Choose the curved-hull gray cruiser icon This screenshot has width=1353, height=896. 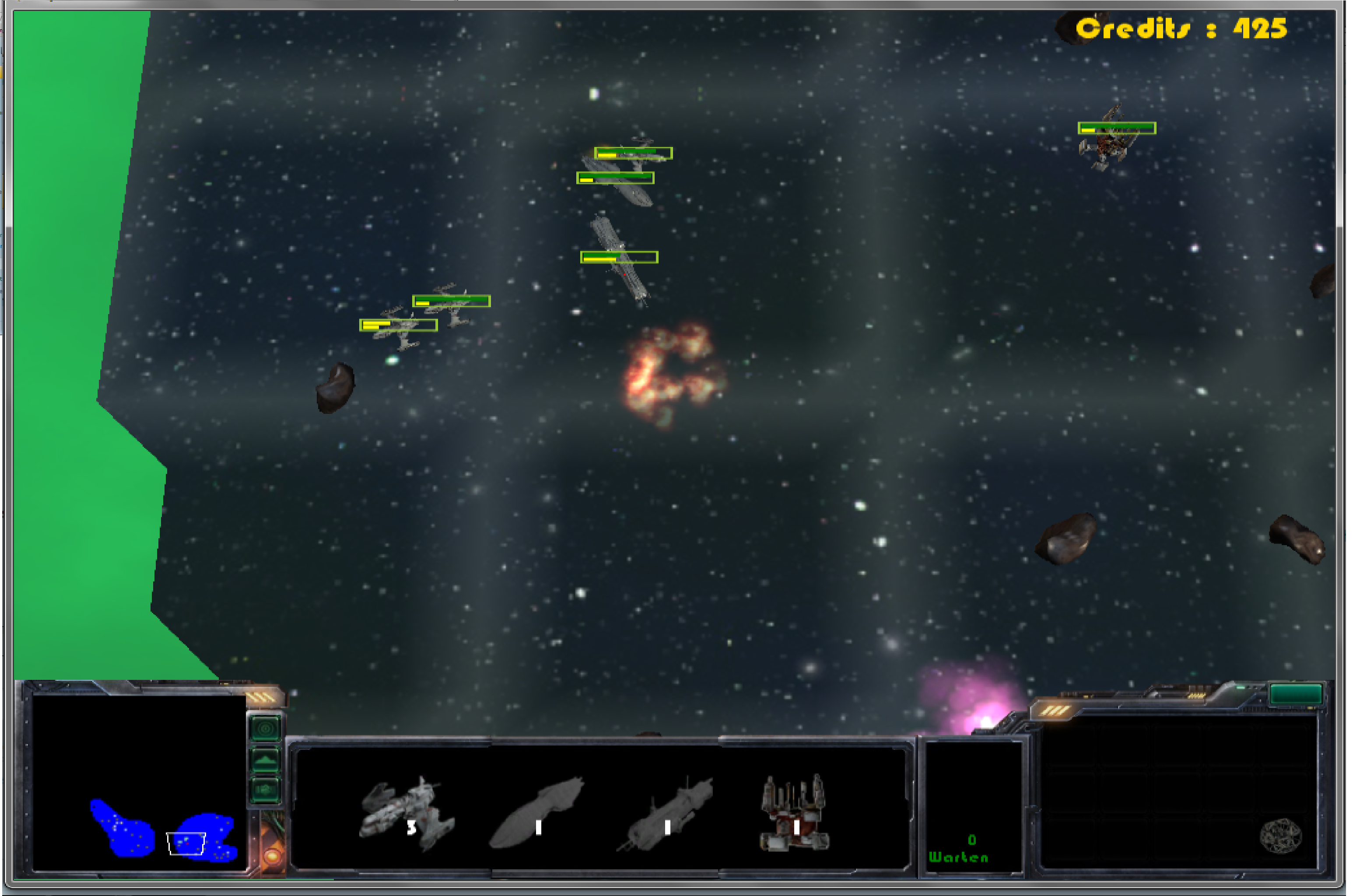[537, 813]
